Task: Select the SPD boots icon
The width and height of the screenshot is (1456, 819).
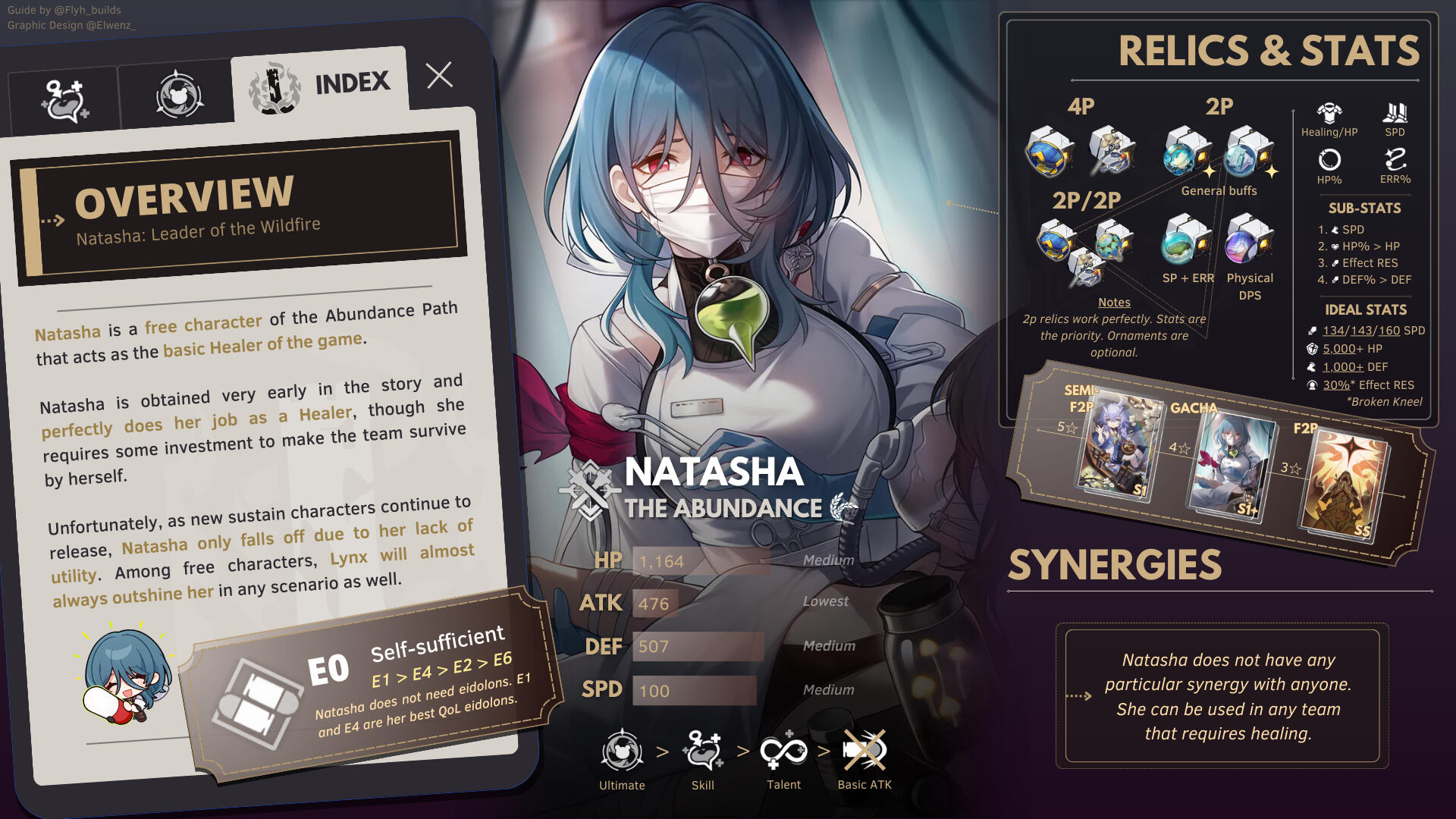Action: tap(1395, 114)
